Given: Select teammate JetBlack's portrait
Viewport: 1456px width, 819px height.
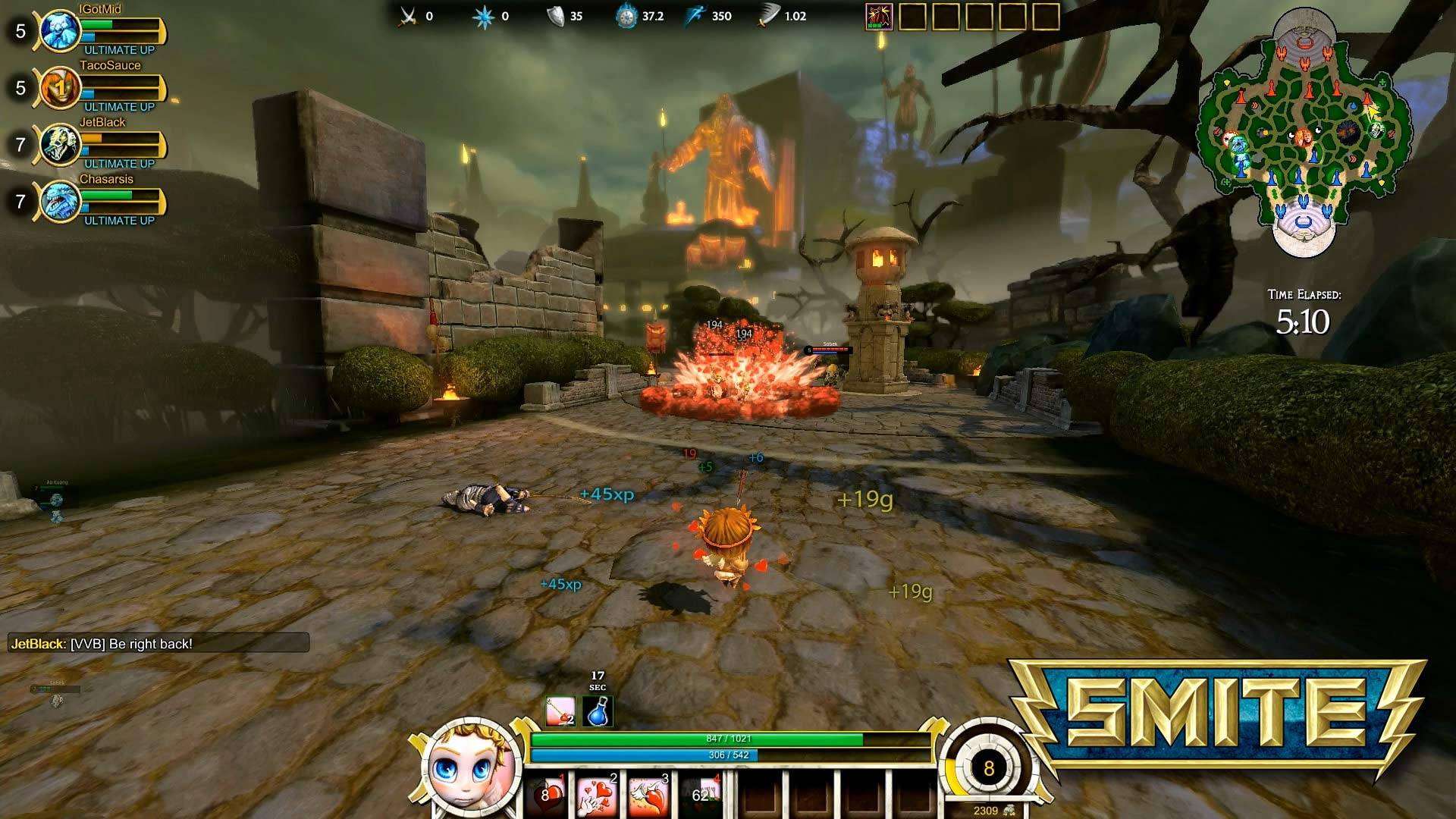Looking at the screenshot, I should 59,145.
